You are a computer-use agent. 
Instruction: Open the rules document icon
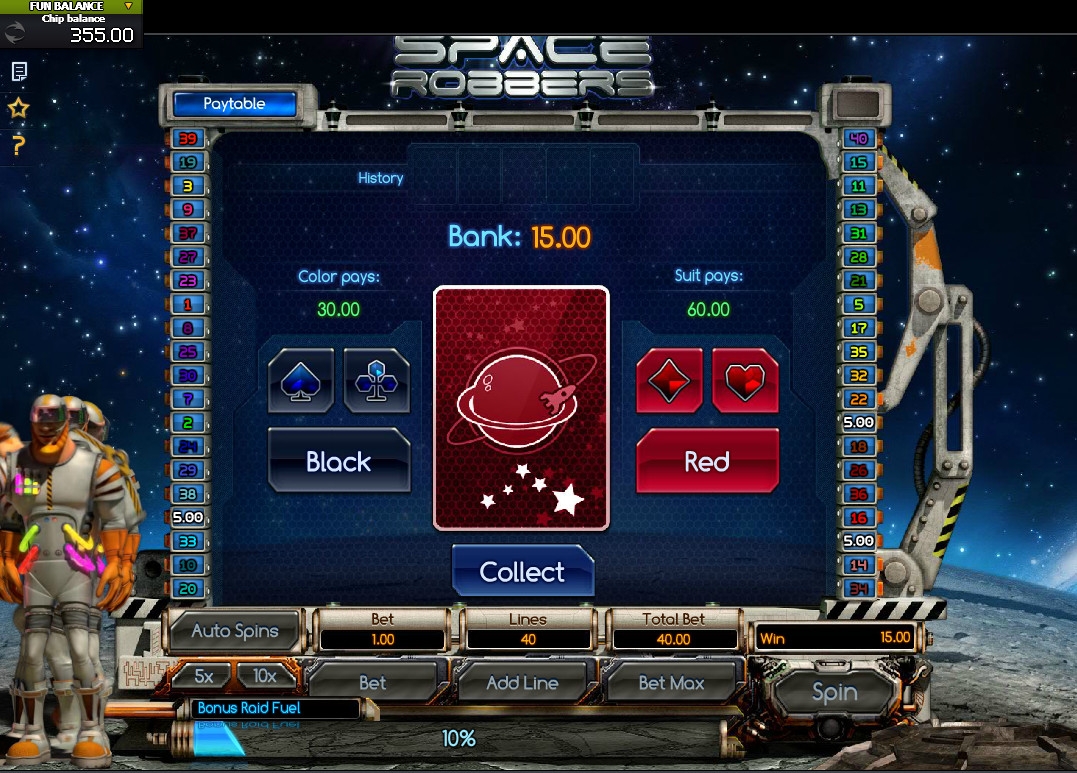[19, 71]
